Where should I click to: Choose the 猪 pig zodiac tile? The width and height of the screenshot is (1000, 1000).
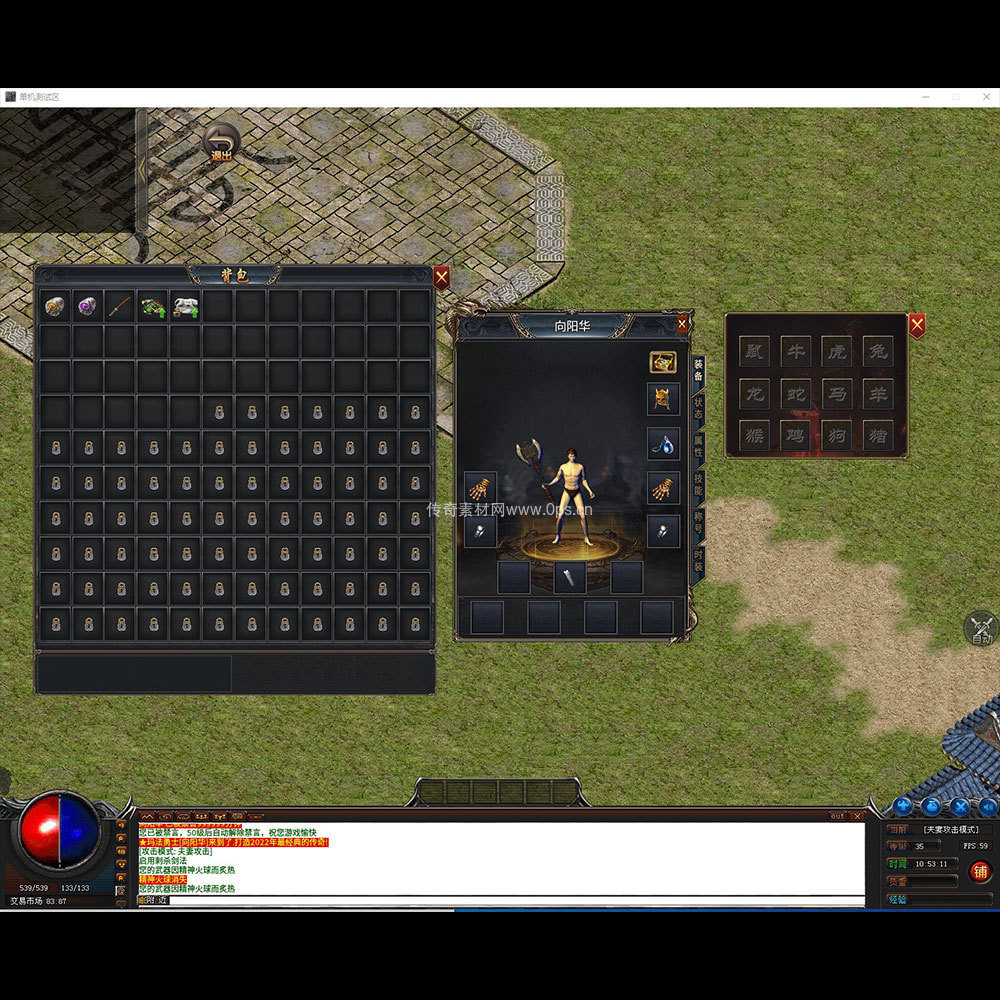(x=877, y=434)
